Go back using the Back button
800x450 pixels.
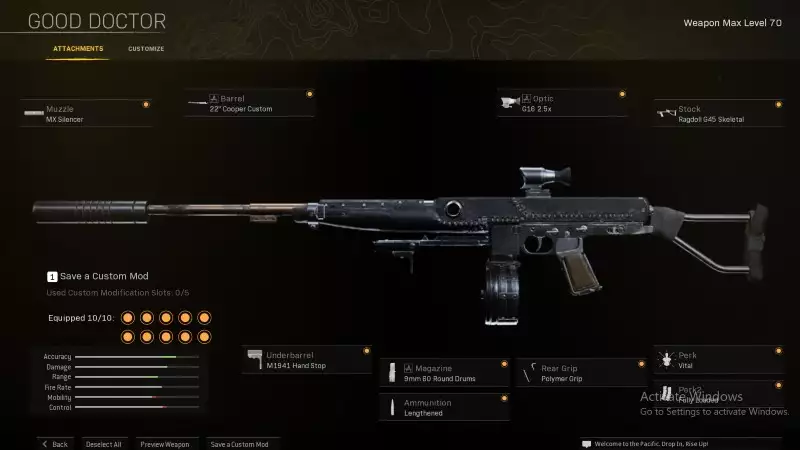(x=55, y=443)
